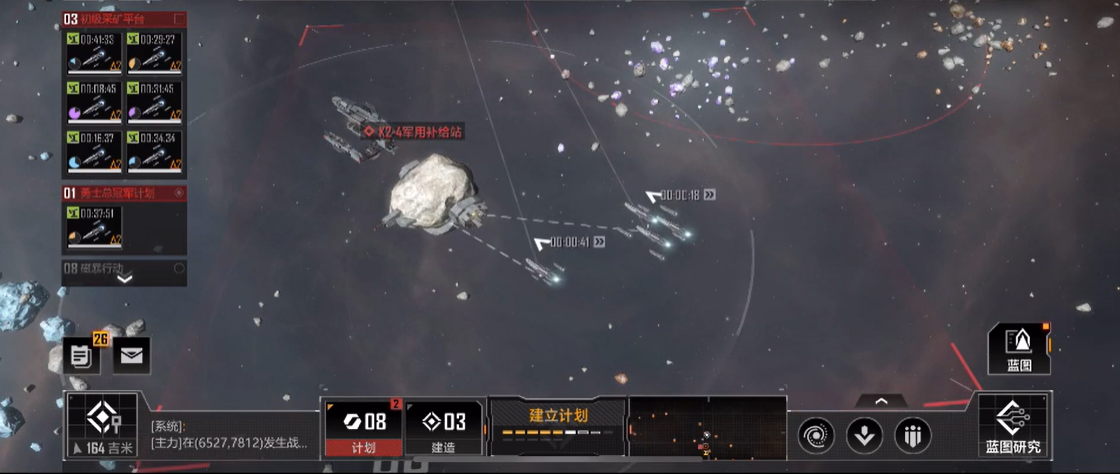
Task: Open the three-people alliance icon
Action: point(912,435)
